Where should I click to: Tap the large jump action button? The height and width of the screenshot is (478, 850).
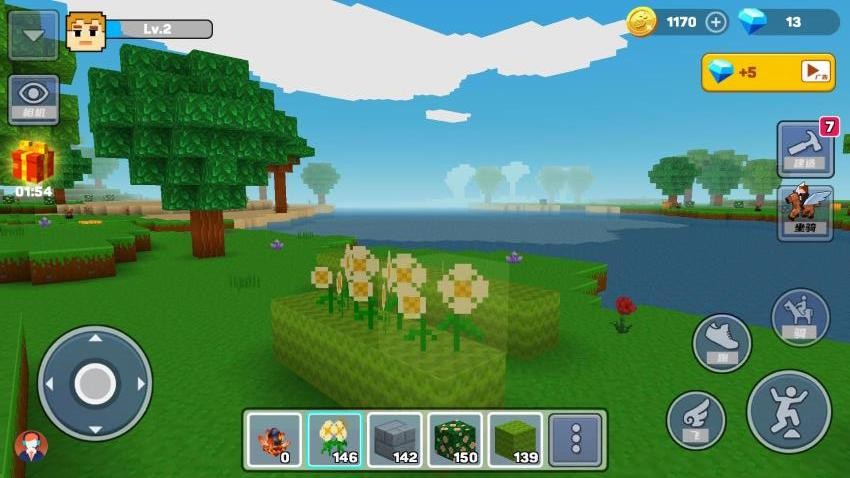(x=789, y=411)
